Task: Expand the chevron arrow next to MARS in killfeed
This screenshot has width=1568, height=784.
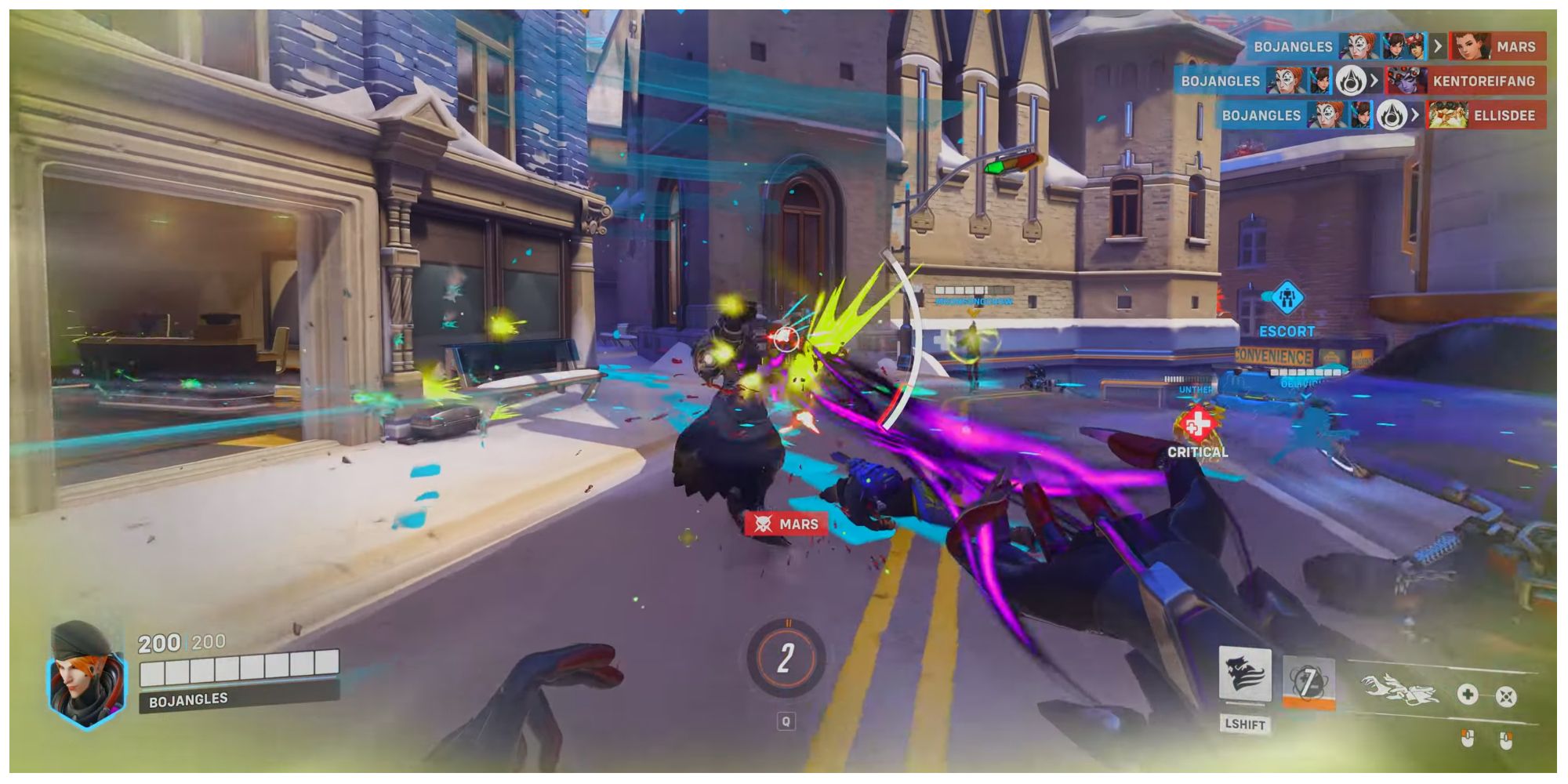Action: click(x=1439, y=45)
